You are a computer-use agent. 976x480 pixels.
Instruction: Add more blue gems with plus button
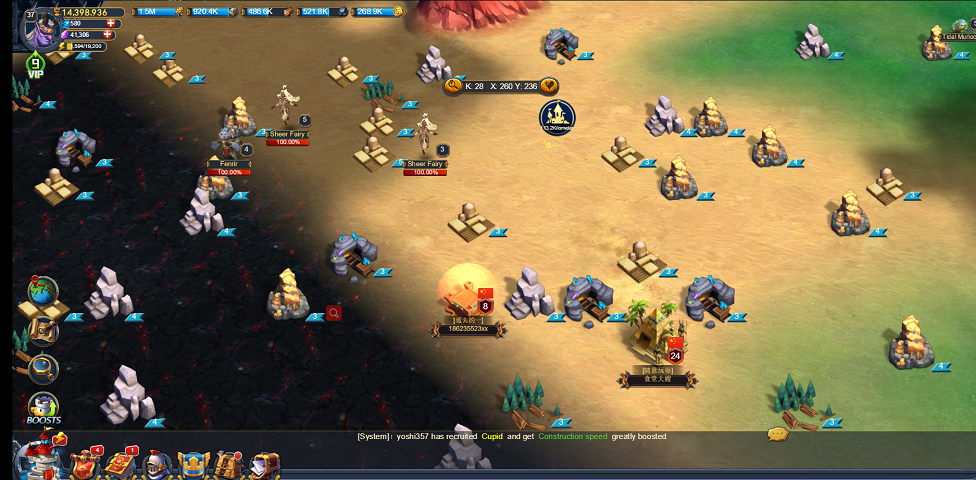pyautogui.click(x=111, y=23)
